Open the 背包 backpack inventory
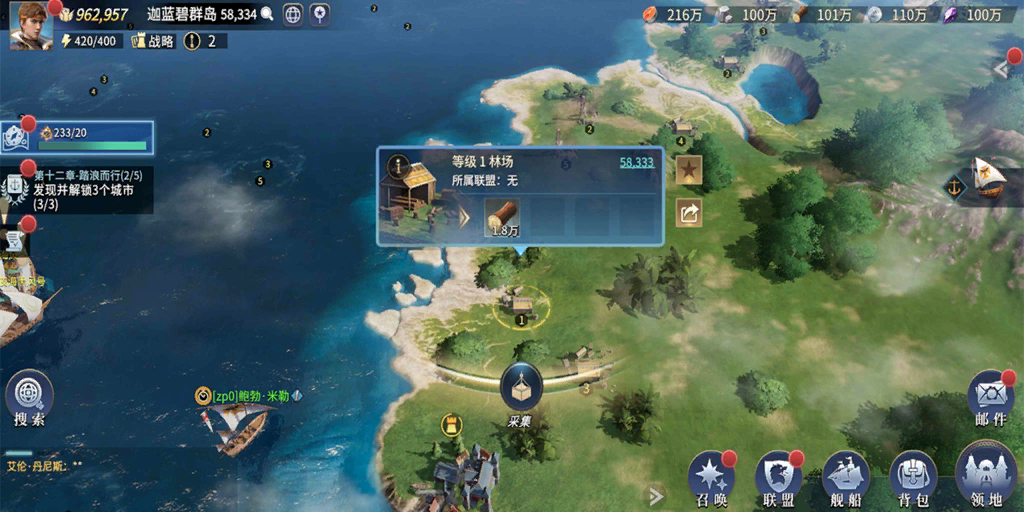The image size is (1024, 512). click(912, 477)
